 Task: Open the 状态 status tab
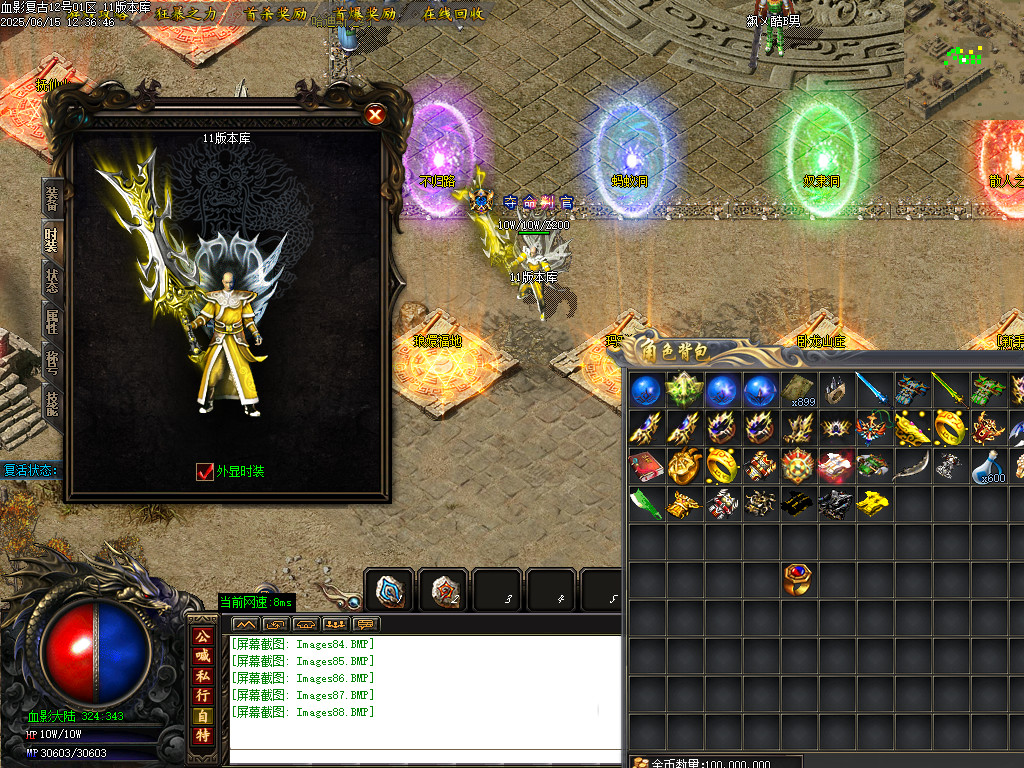click(51, 279)
